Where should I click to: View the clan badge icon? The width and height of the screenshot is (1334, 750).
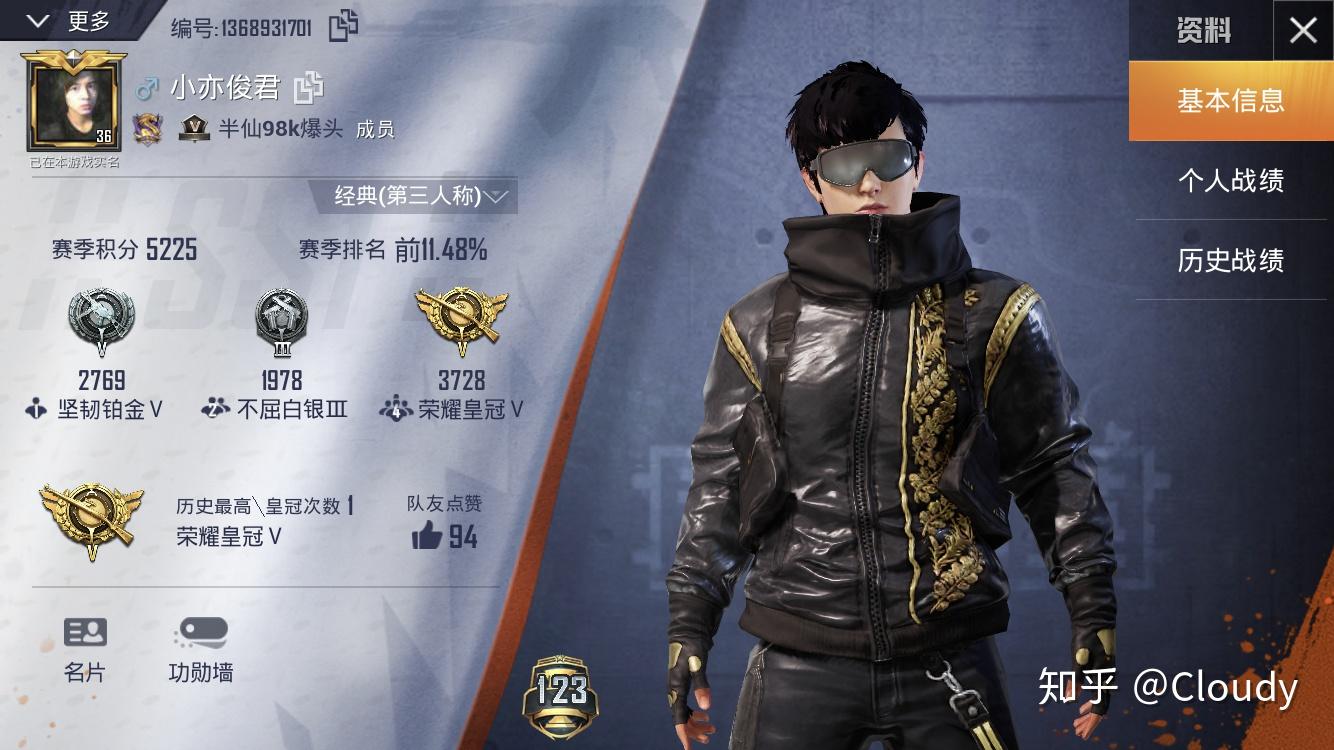(x=148, y=129)
